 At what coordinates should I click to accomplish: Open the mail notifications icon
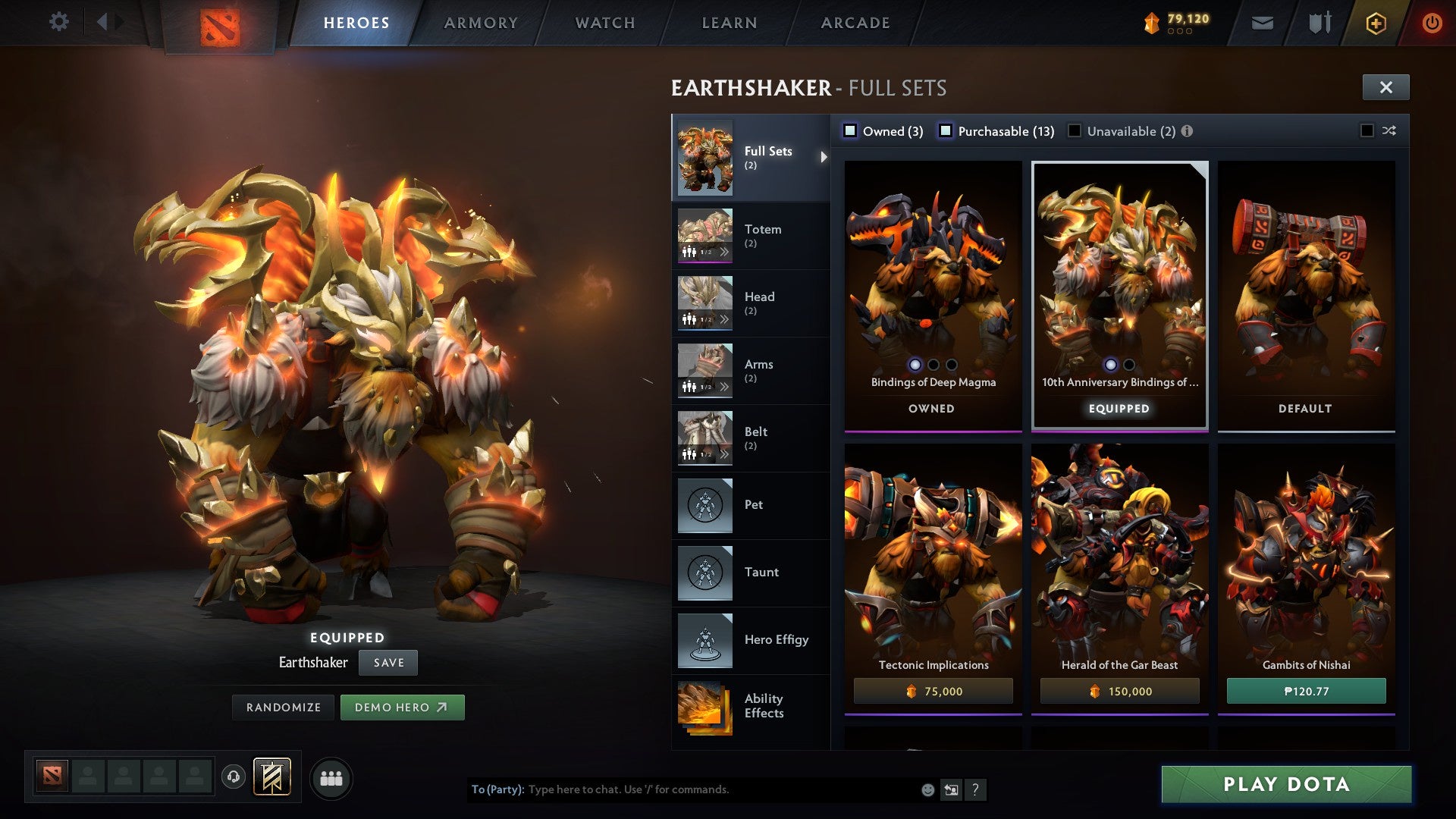1260,23
